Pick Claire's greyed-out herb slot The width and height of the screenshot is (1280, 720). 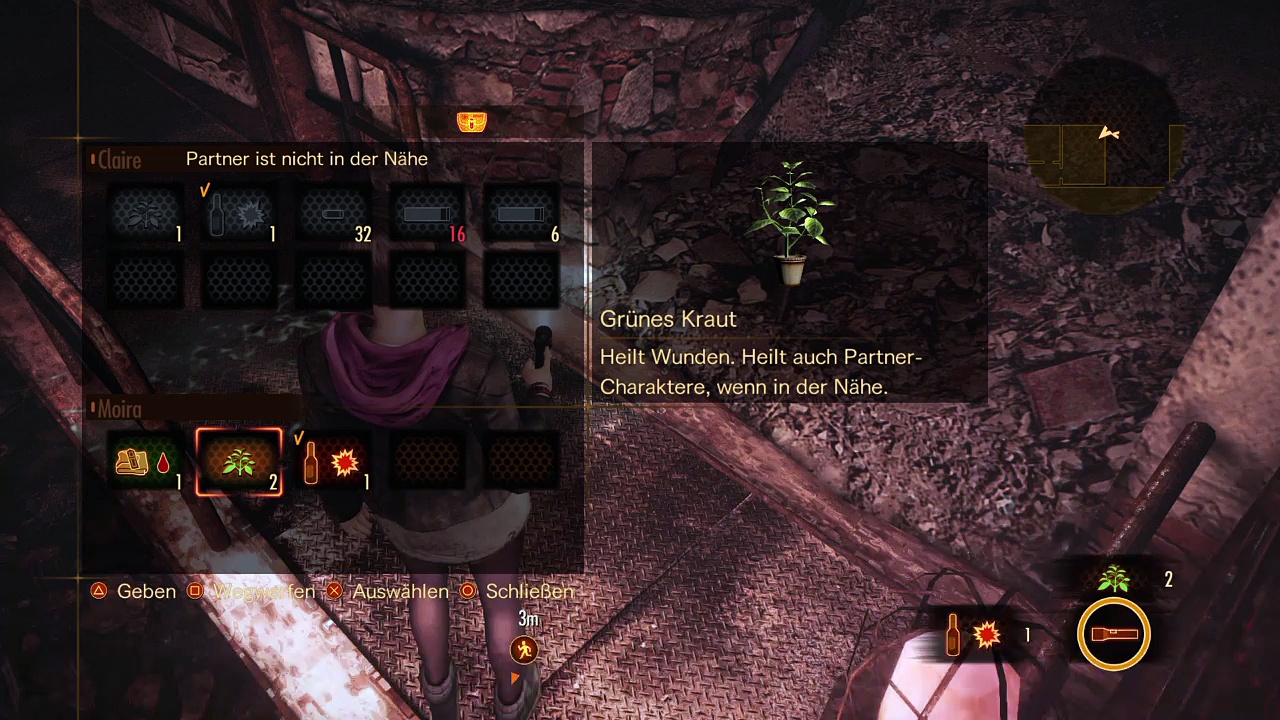click(146, 214)
